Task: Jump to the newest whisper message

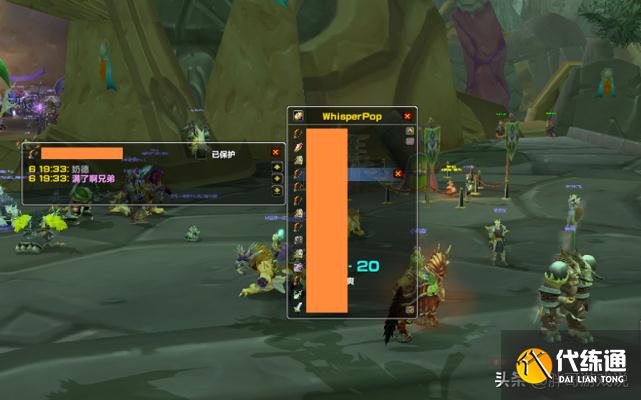Action: coord(276,191)
